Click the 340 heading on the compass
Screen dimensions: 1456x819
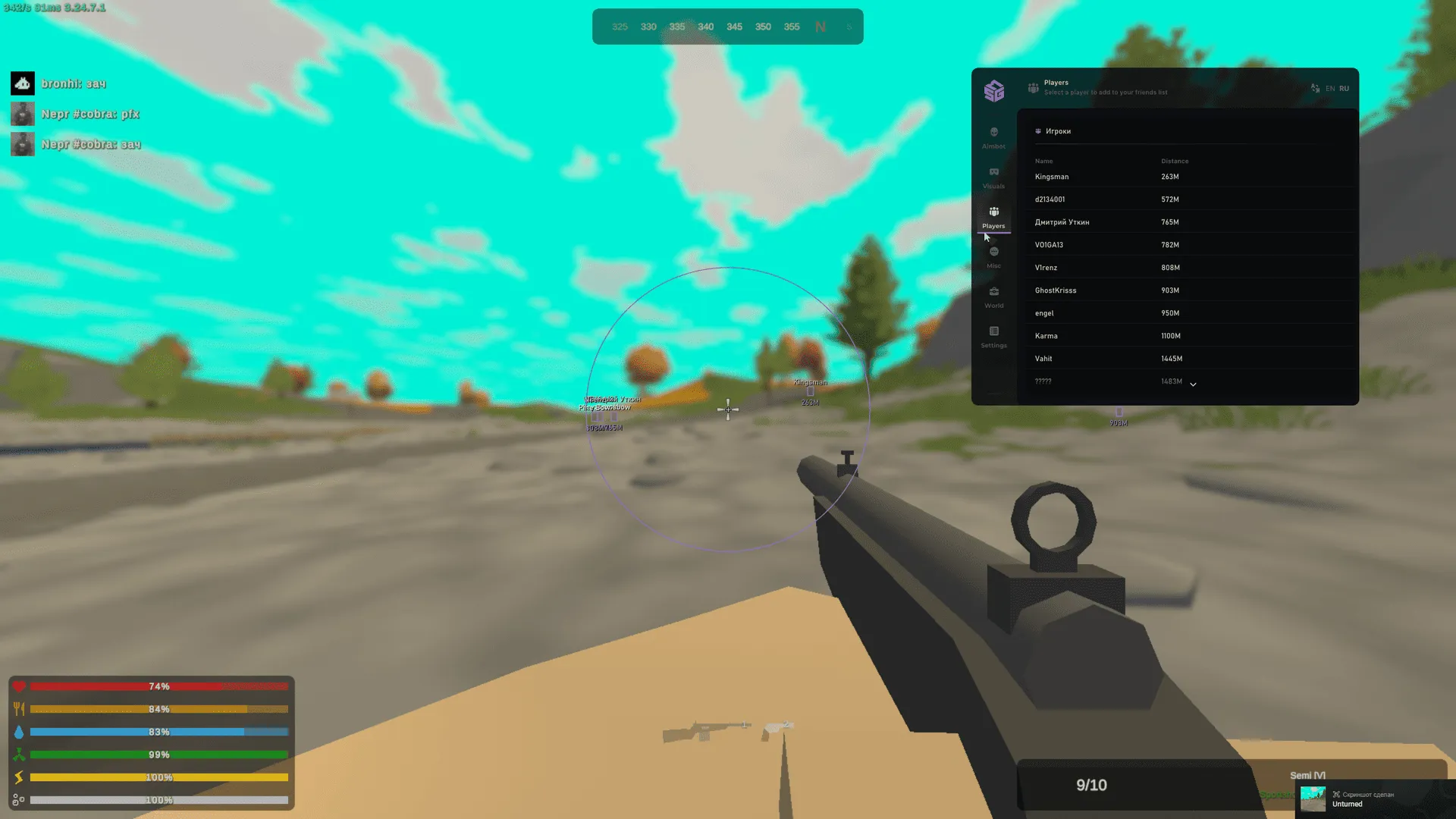click(x=705, y=27)
